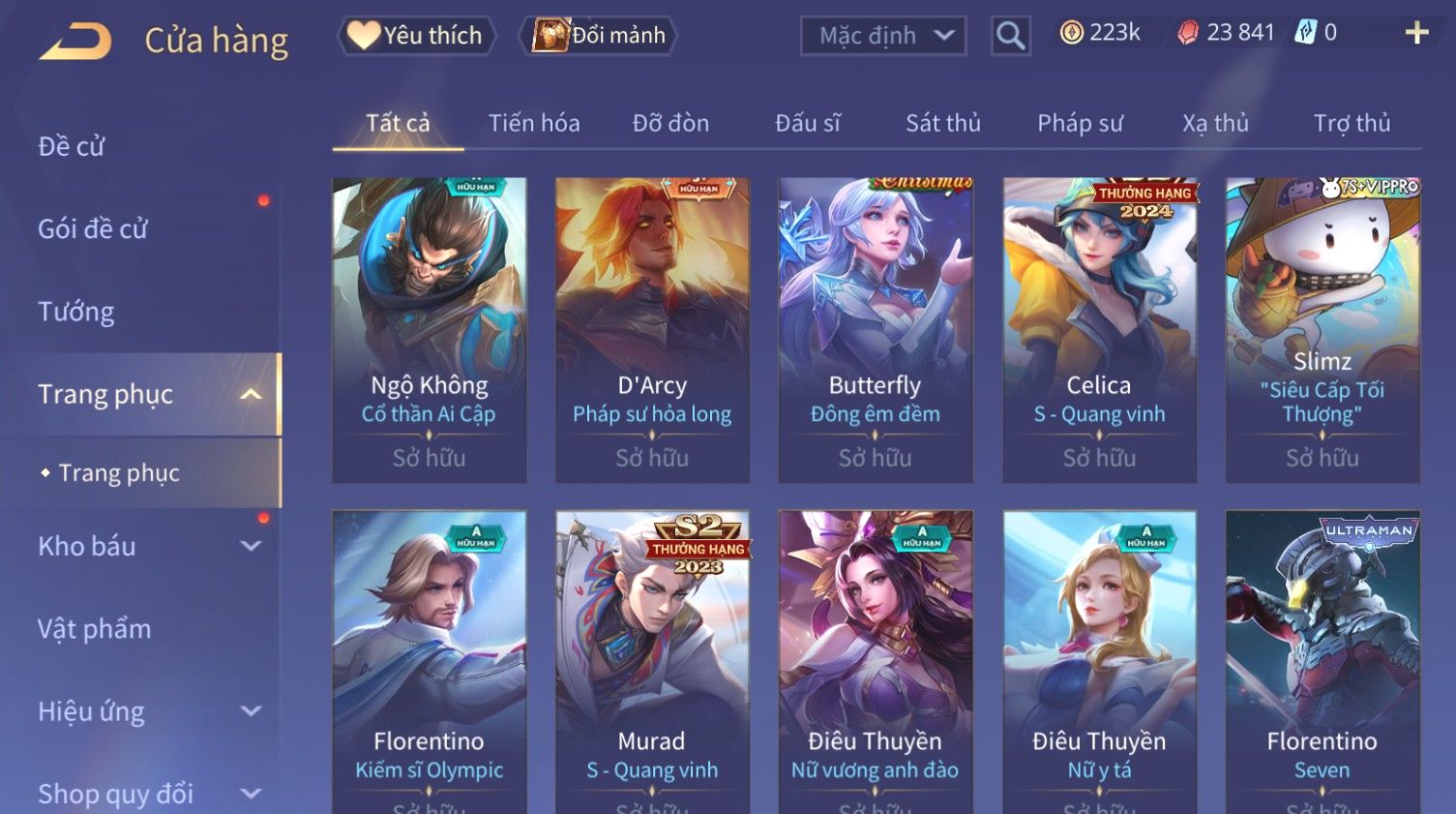1456x814 pixels.
Task: Switch to the Tiến hóa tab
Action: point(534,123)
